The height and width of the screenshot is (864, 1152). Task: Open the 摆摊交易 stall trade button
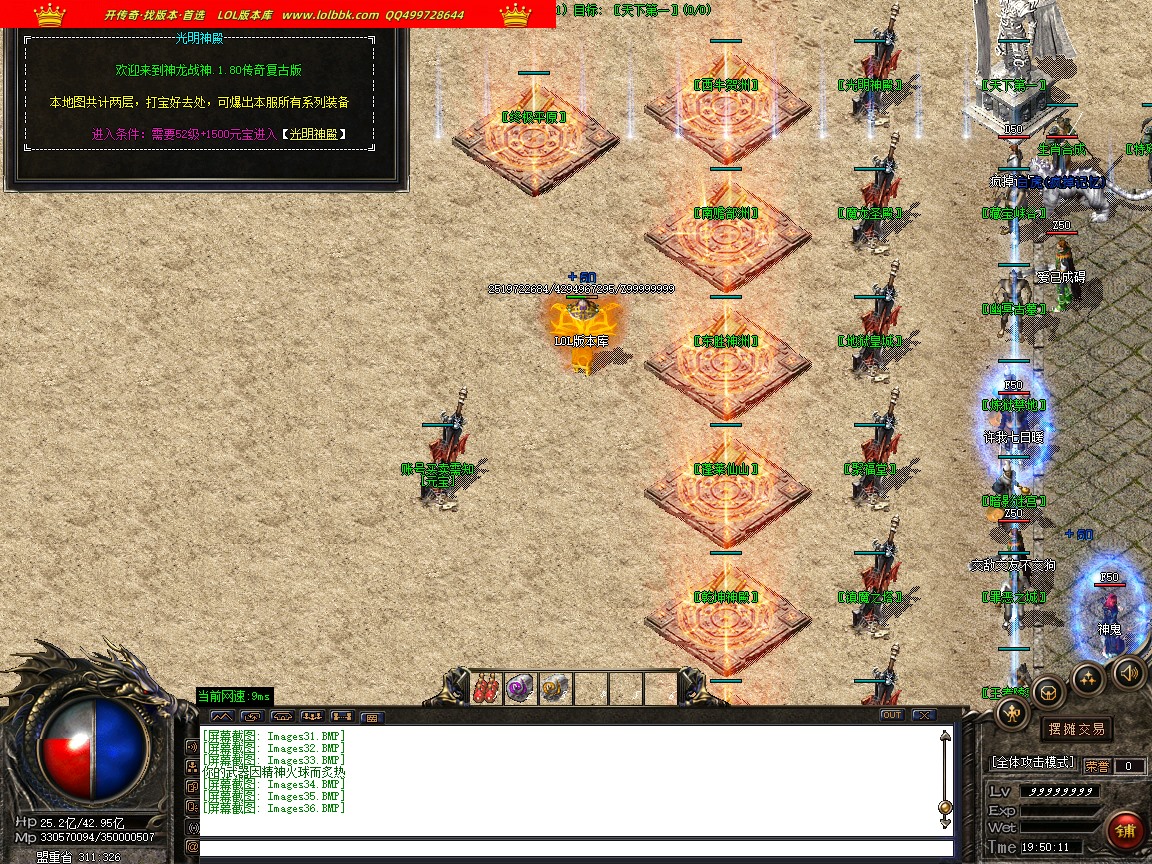(x=1077, y=729)
